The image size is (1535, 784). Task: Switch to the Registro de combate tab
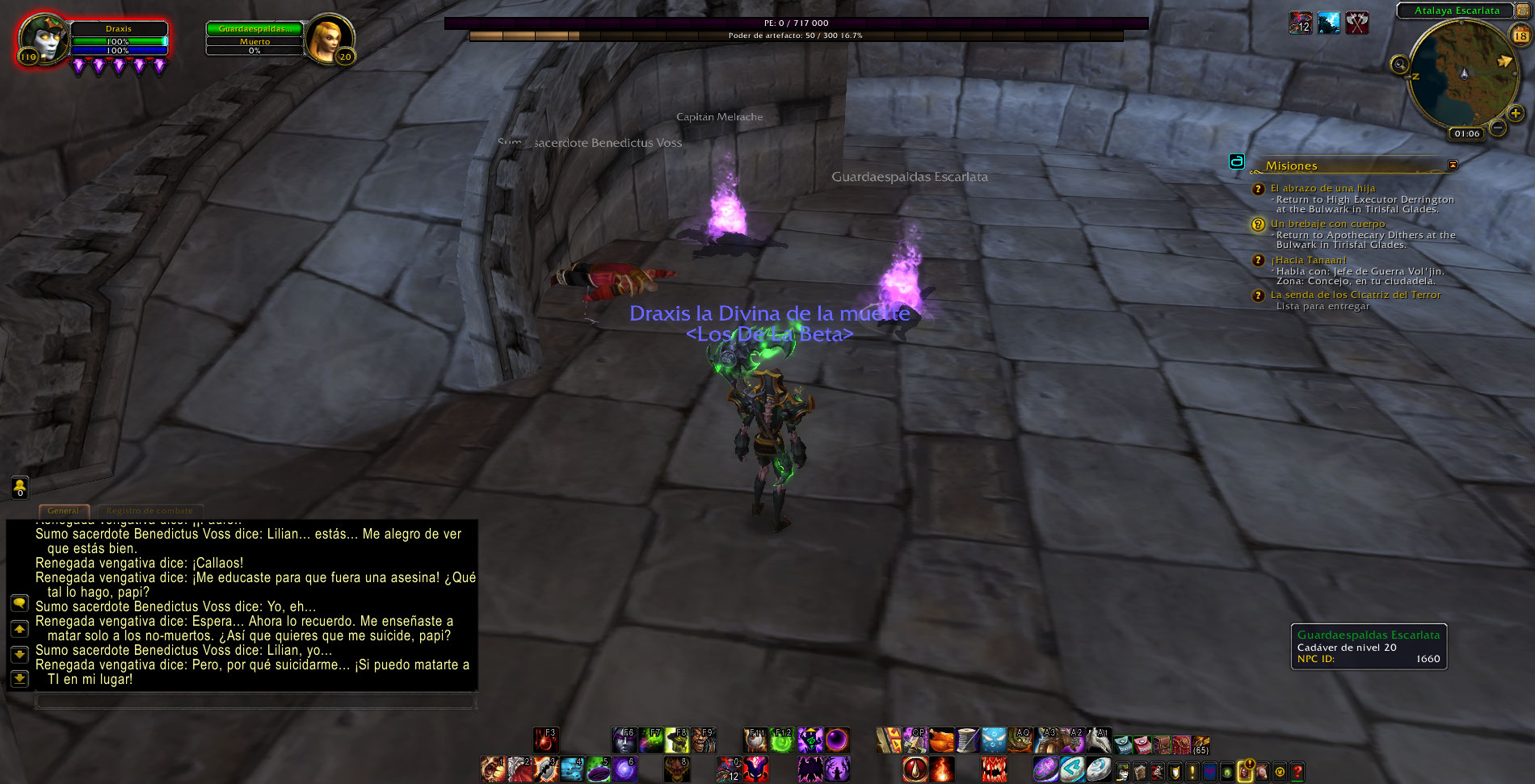coord(149,510)
